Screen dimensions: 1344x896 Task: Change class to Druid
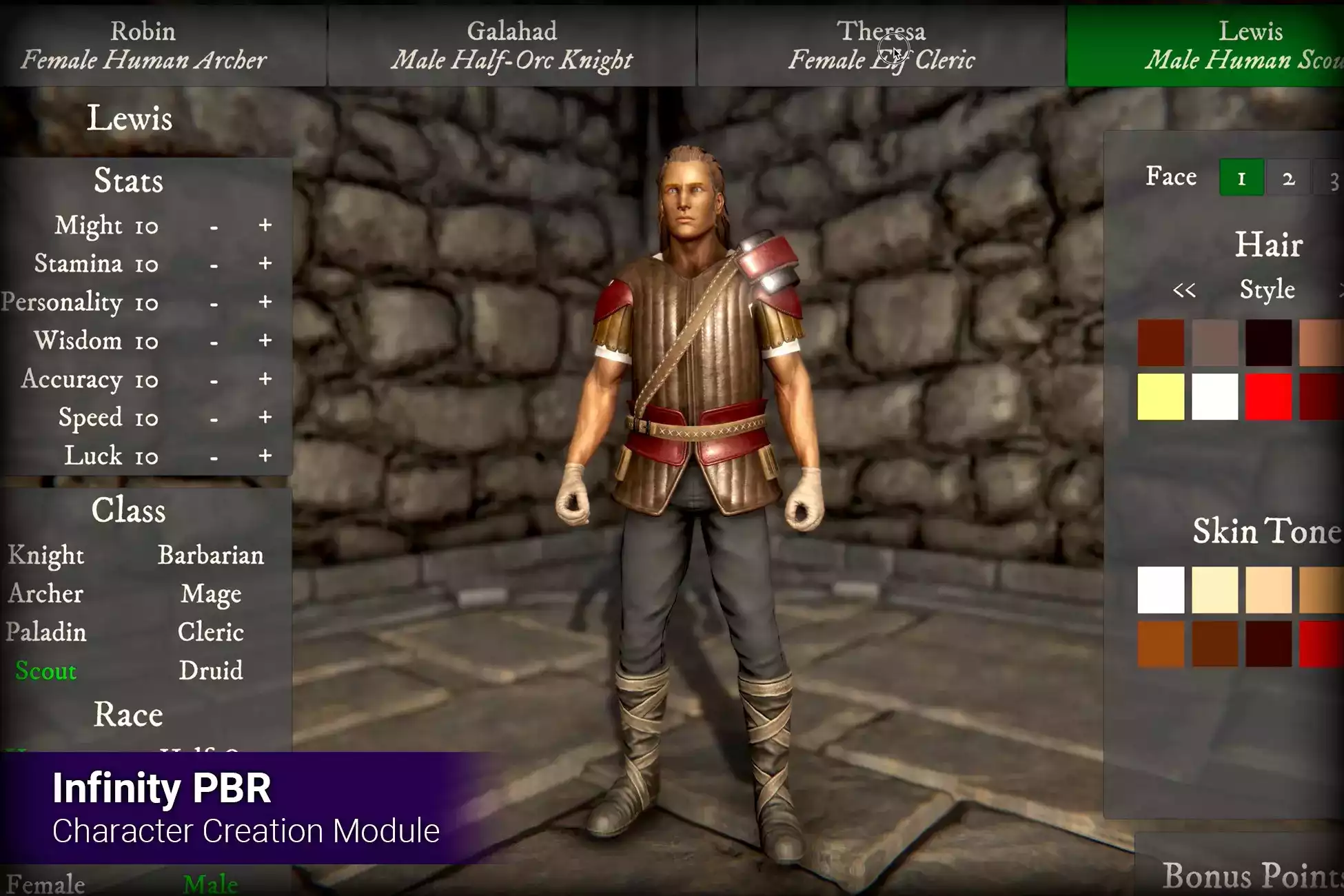coord(211,671)
